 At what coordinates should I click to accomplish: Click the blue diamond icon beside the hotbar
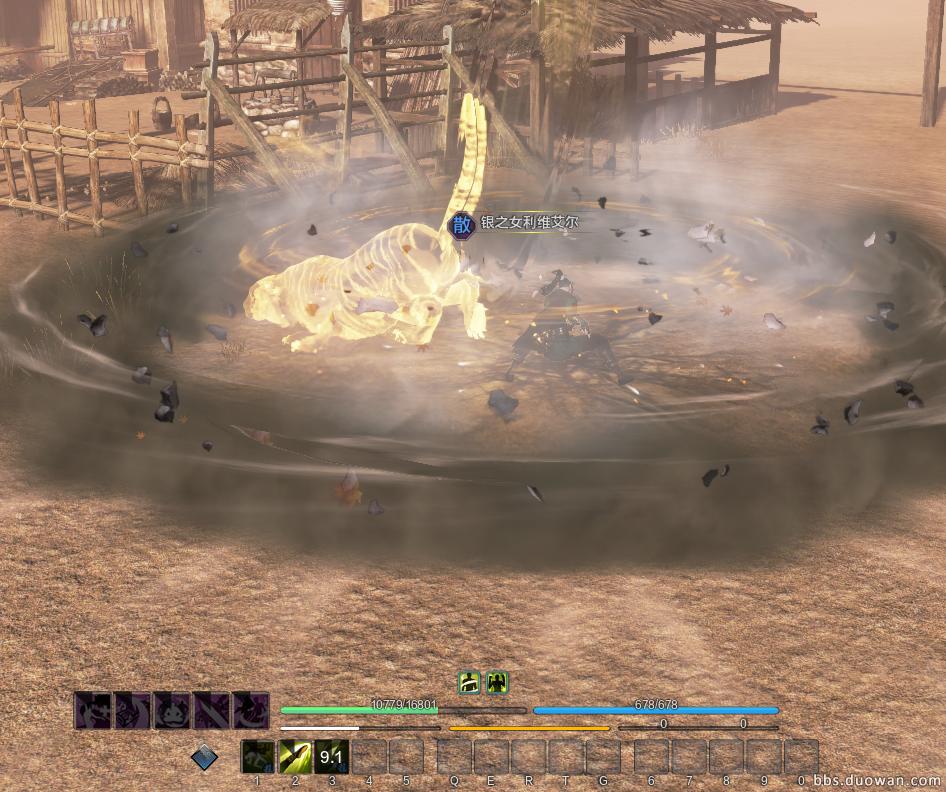coord(205,758)
